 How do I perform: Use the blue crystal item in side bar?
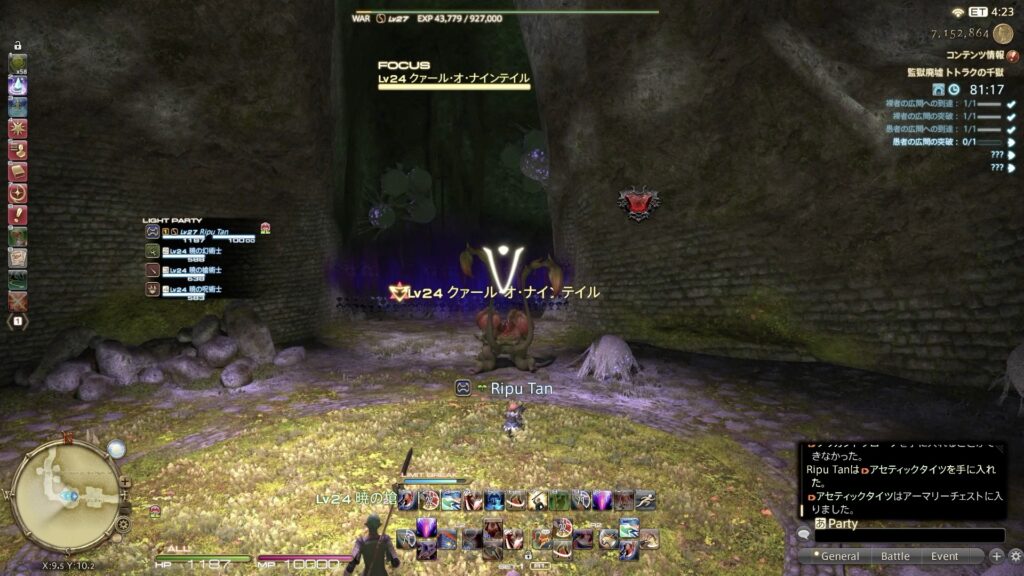click(17, 86)
